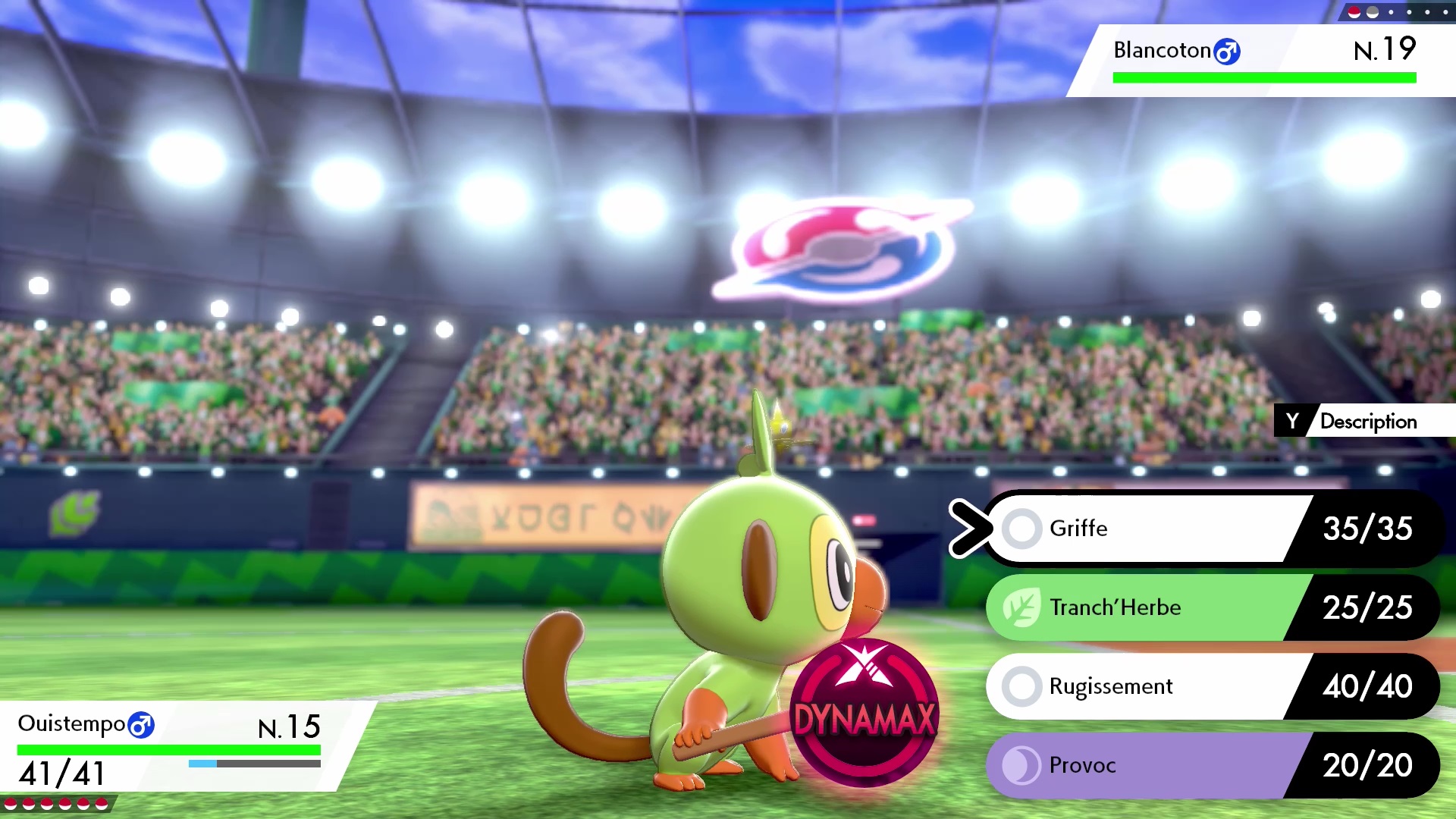1456x819 pixels.
Task: Pick the Provoc dark move
Action: click(1153, 765)
